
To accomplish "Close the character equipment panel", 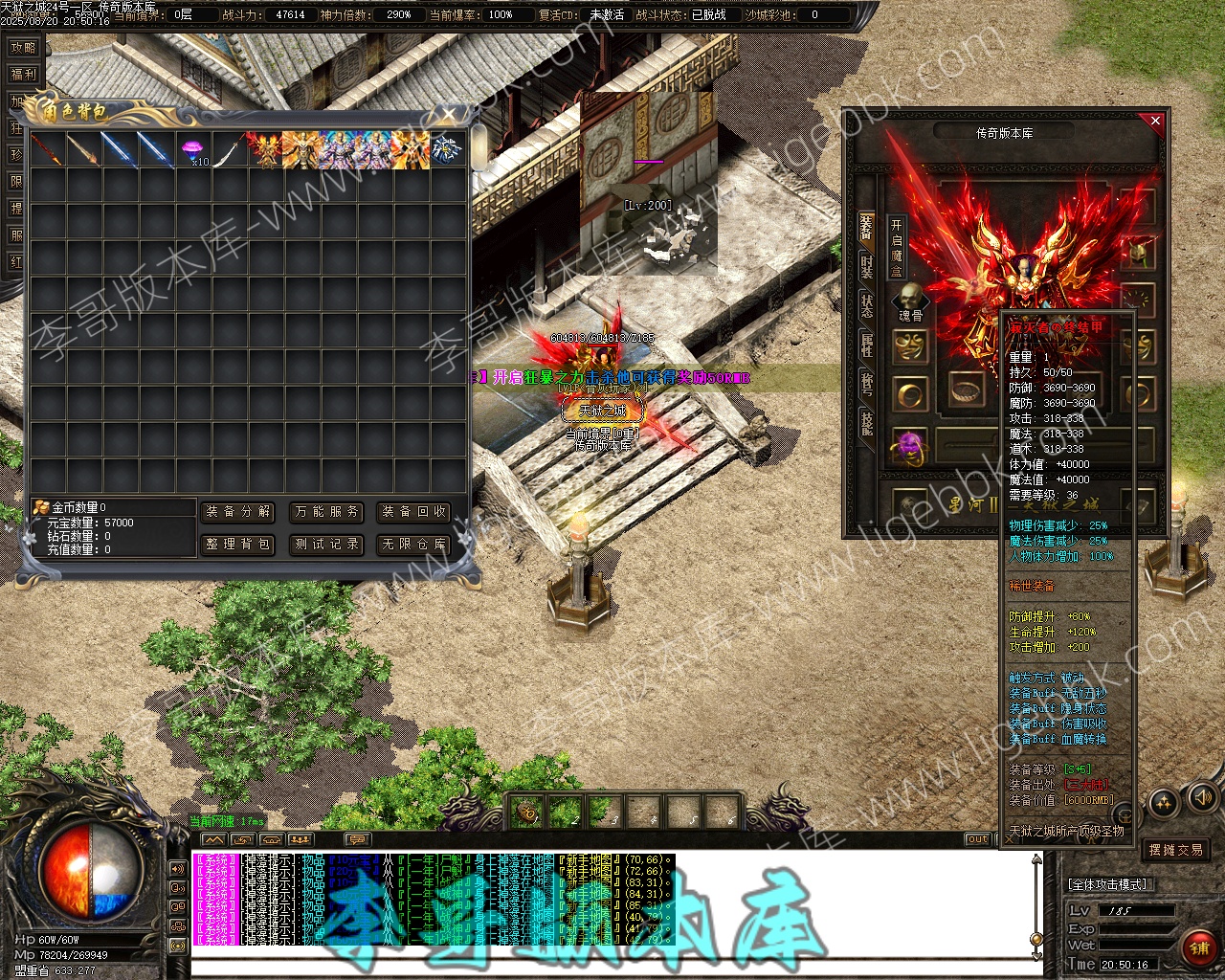I will pyautogui.click(x=1155, y=122).
